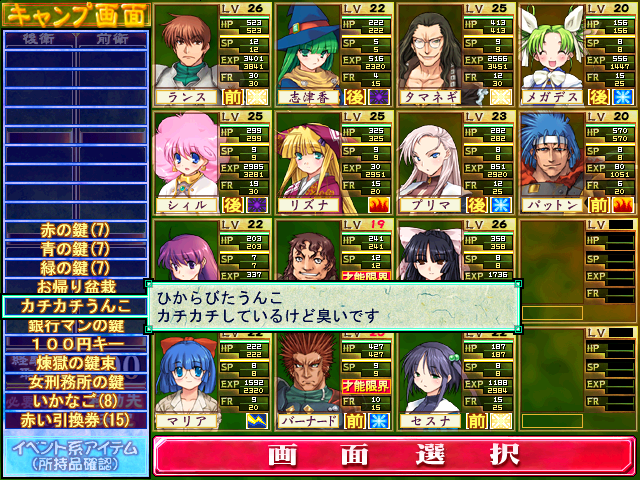Choose the いかなご (8) item
Screen dimensions: 640x480
coord(75,400)
